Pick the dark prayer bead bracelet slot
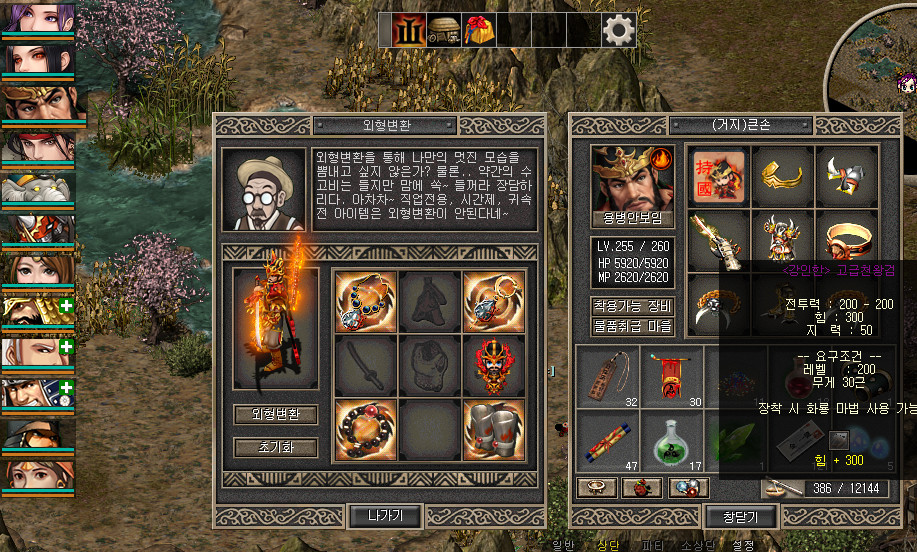Image resolution: width=917 pixels, height=552 pixels. (x=365, y=430)
